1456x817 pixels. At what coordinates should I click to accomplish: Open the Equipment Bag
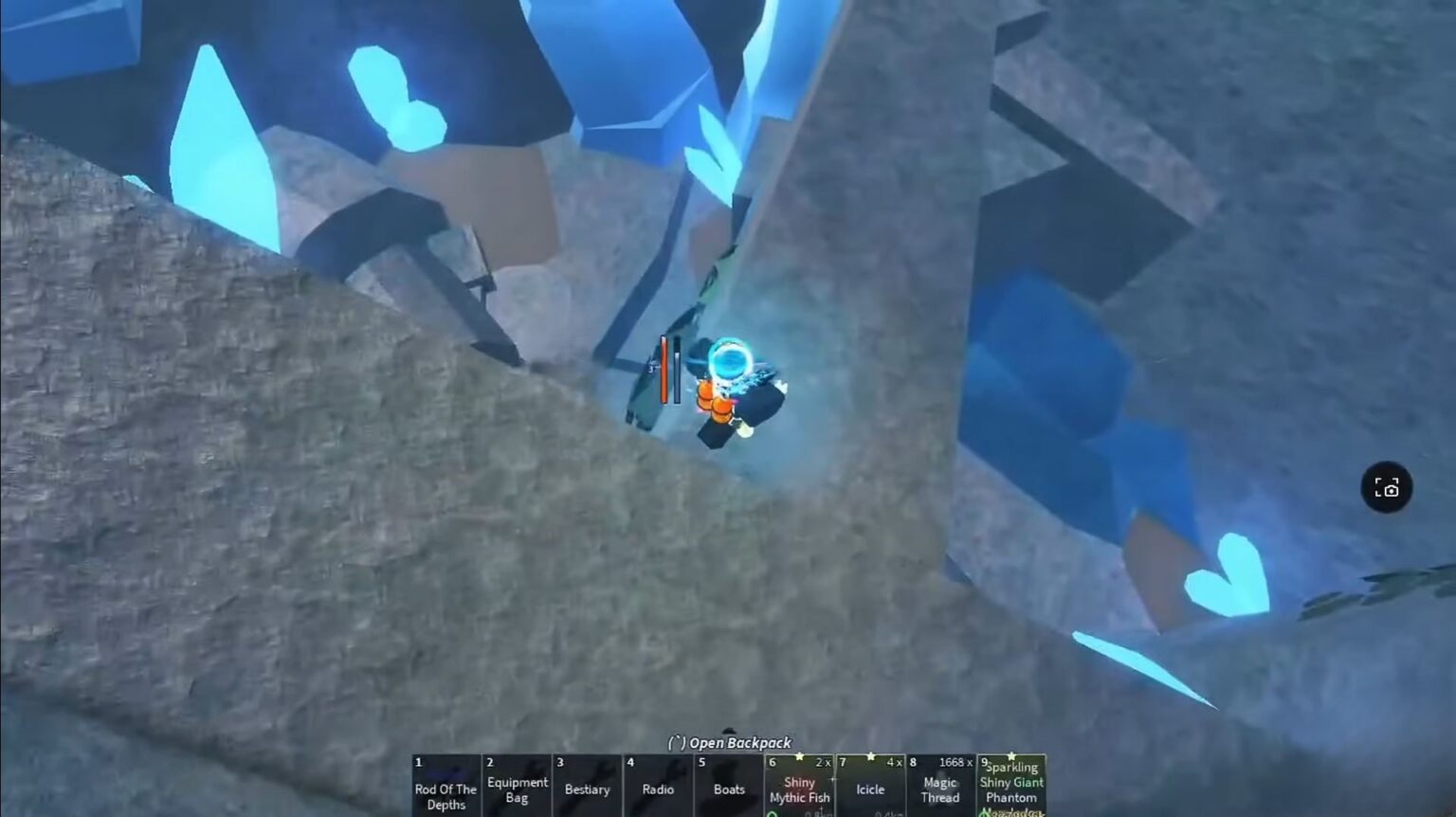pyautogui.click(x=517, y=787)
